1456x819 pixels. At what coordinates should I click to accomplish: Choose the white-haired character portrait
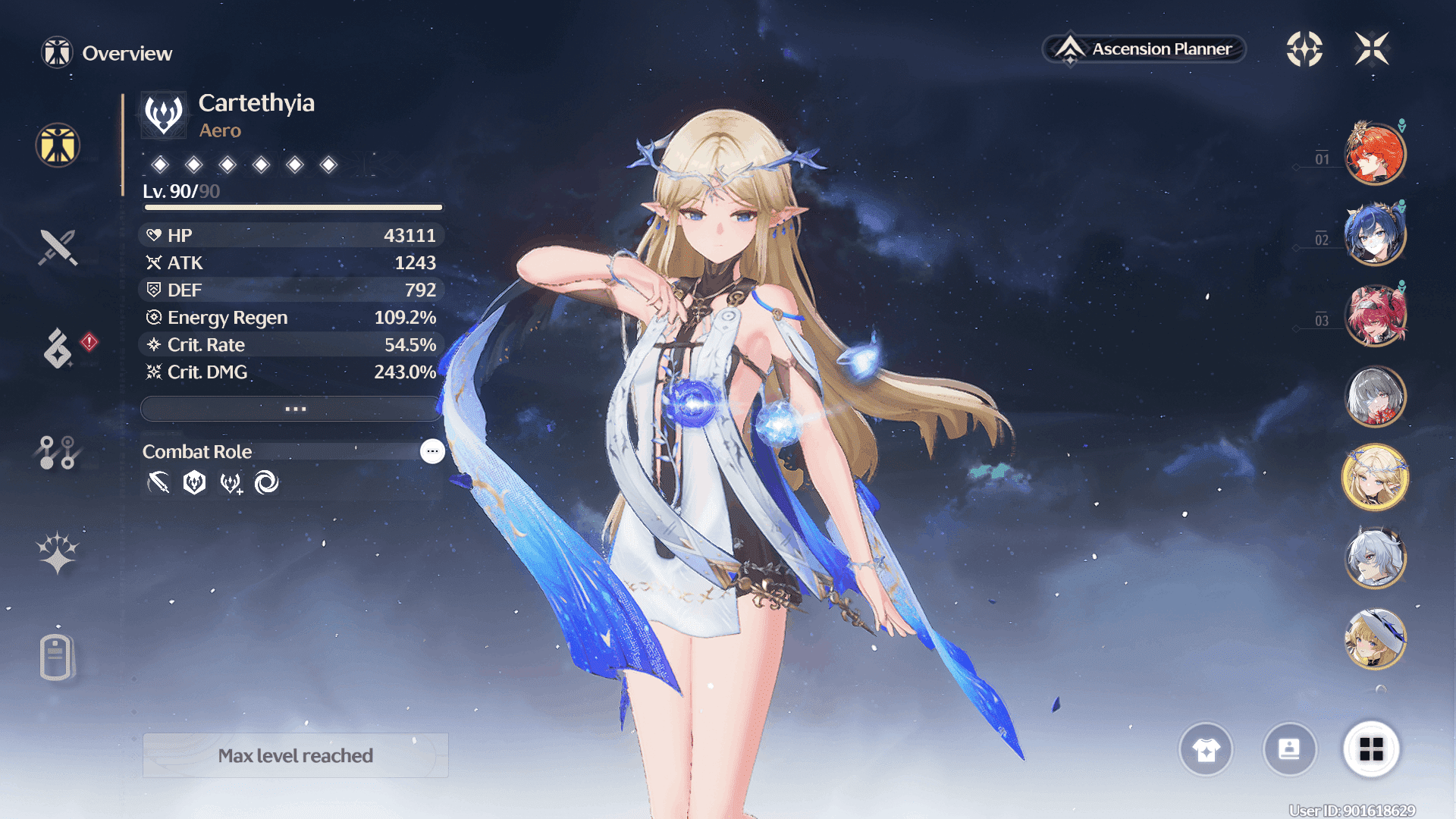[1374, 559]
